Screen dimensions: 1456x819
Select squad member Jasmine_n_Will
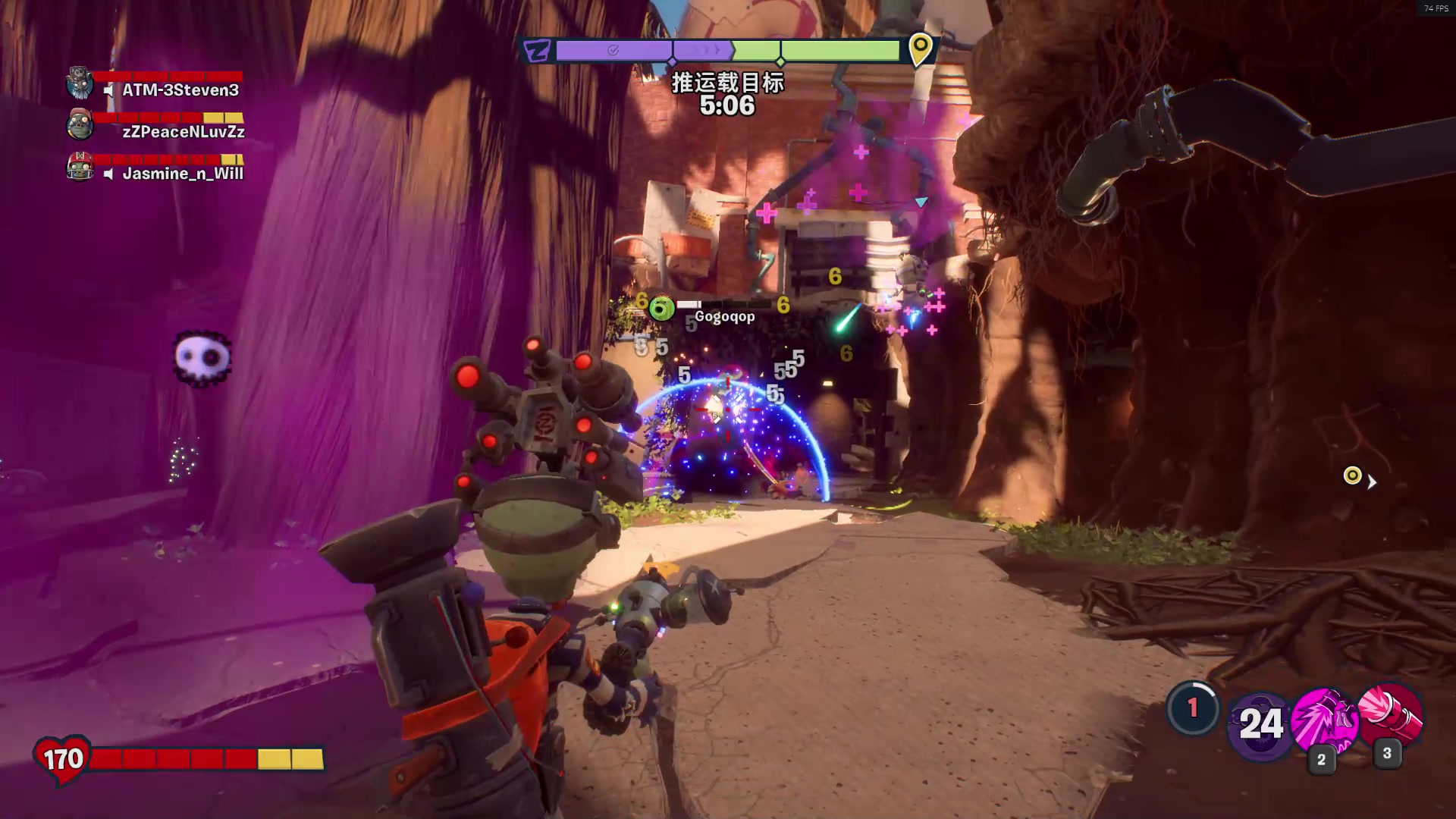click(183, 174)
